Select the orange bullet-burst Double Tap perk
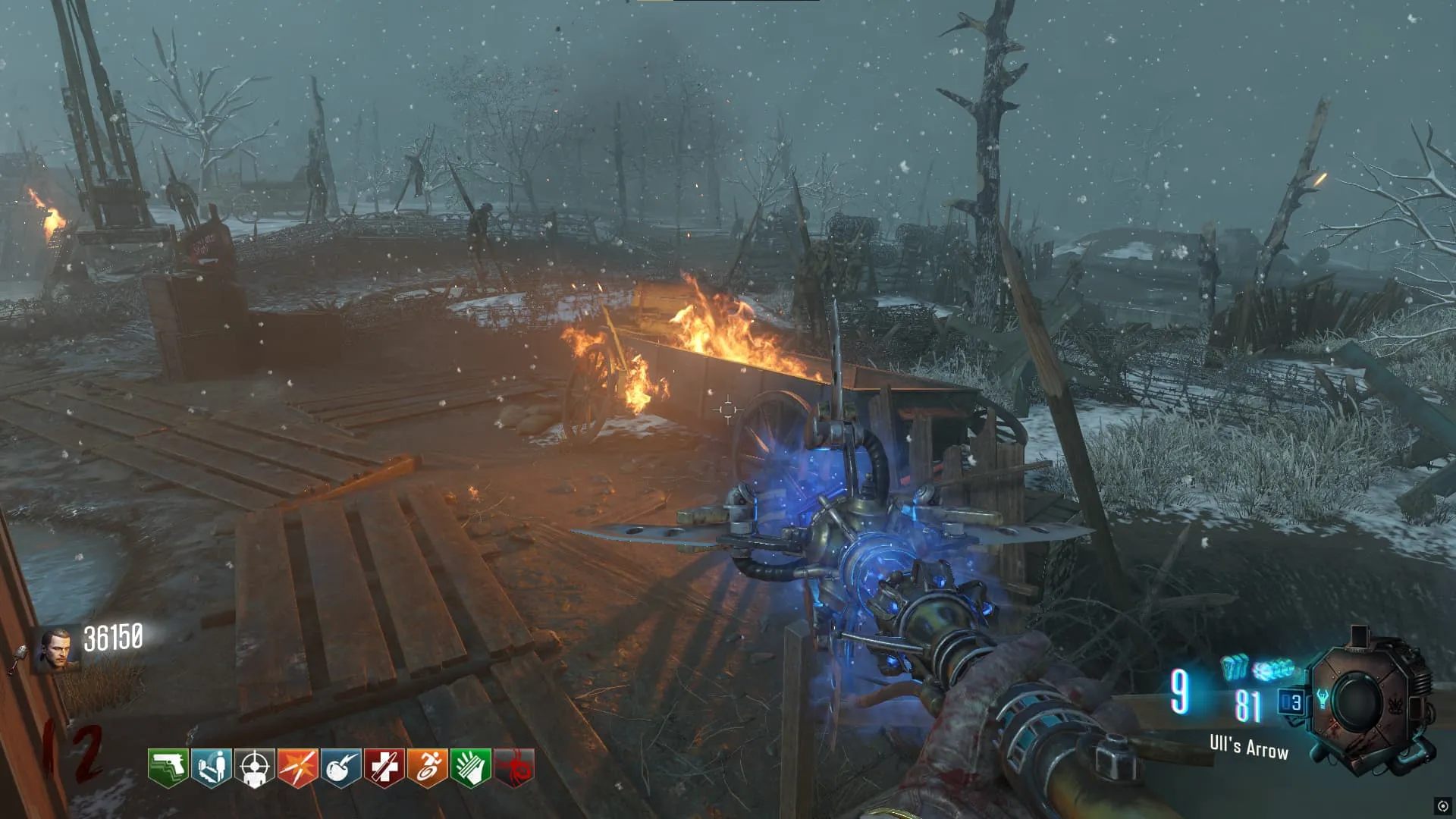Viewport: 1456px width, 819px height. 297,767
